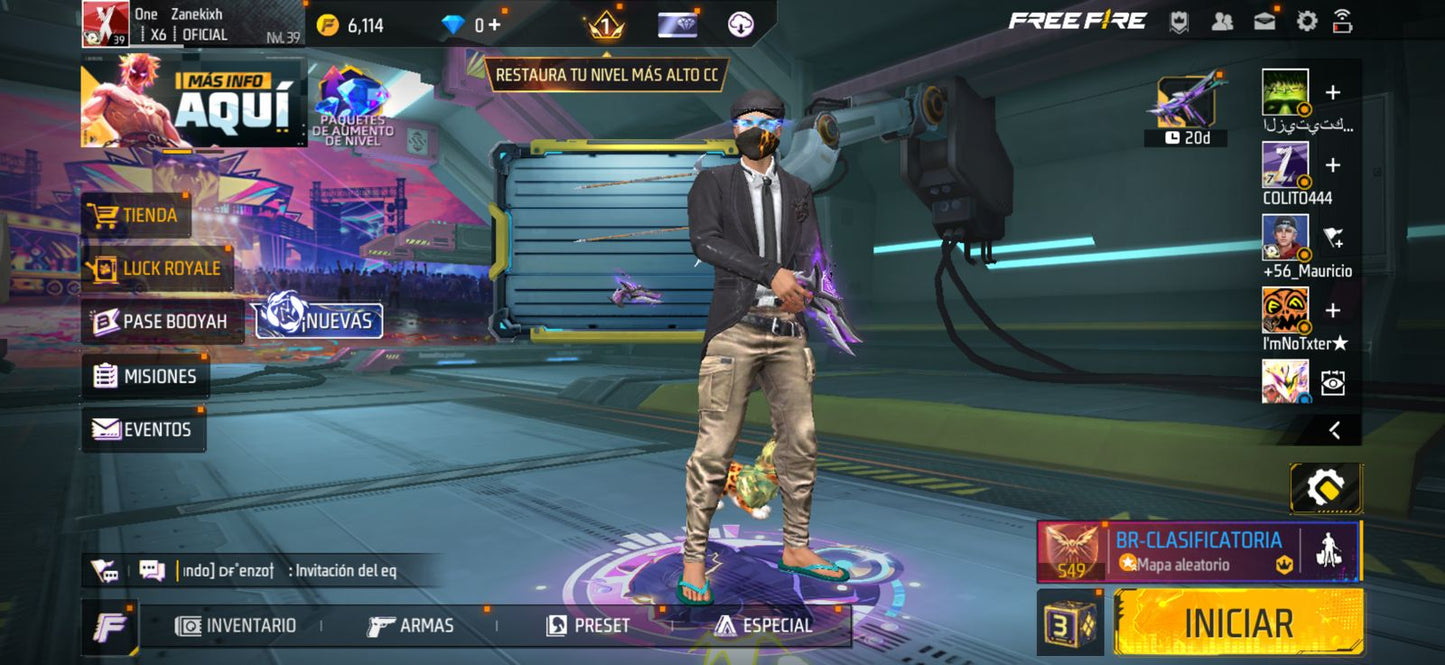Open the Misiones list

145,377
